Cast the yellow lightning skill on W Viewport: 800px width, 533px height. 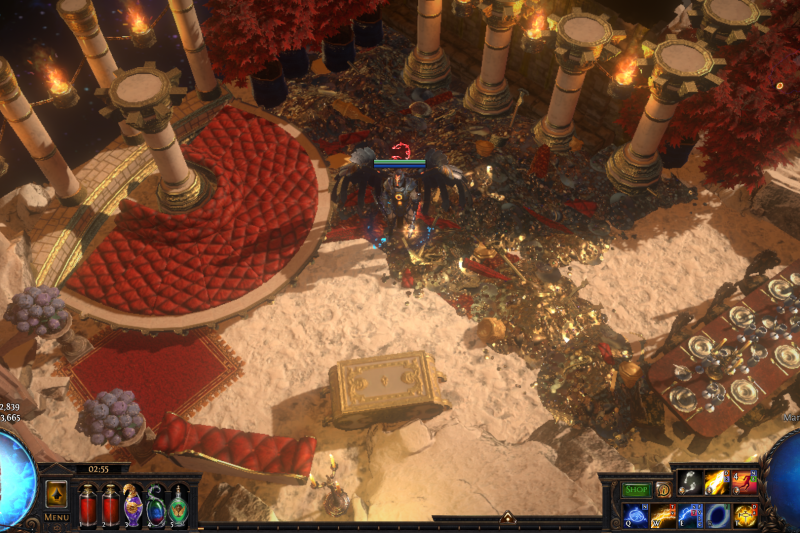pyautogui.click(x=664, y=515)
